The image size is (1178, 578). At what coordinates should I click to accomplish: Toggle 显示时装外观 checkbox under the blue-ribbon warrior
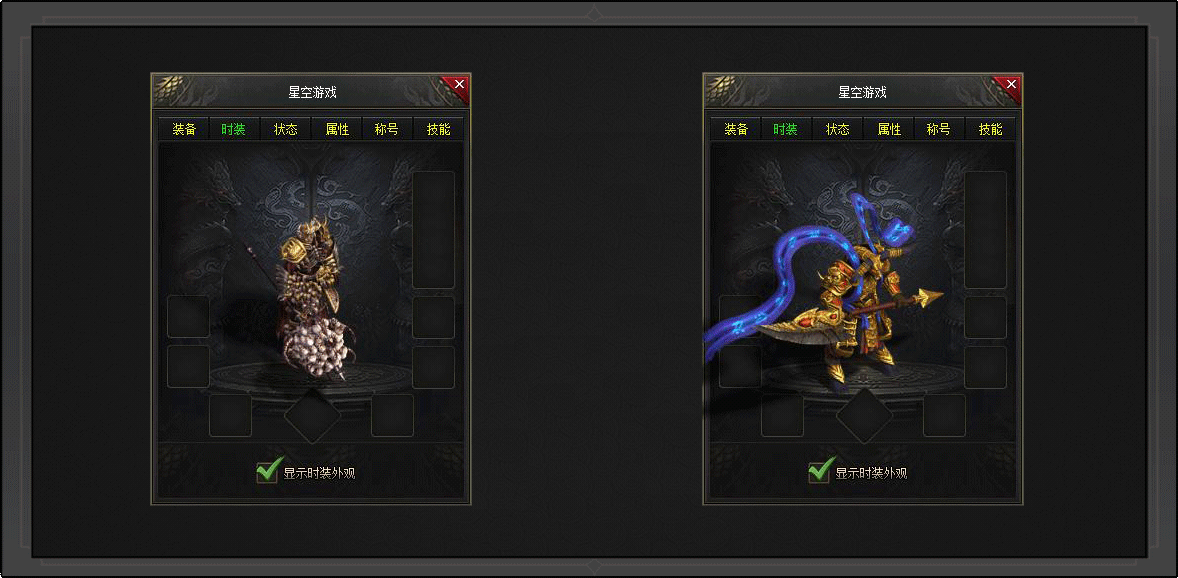(819, 471)
